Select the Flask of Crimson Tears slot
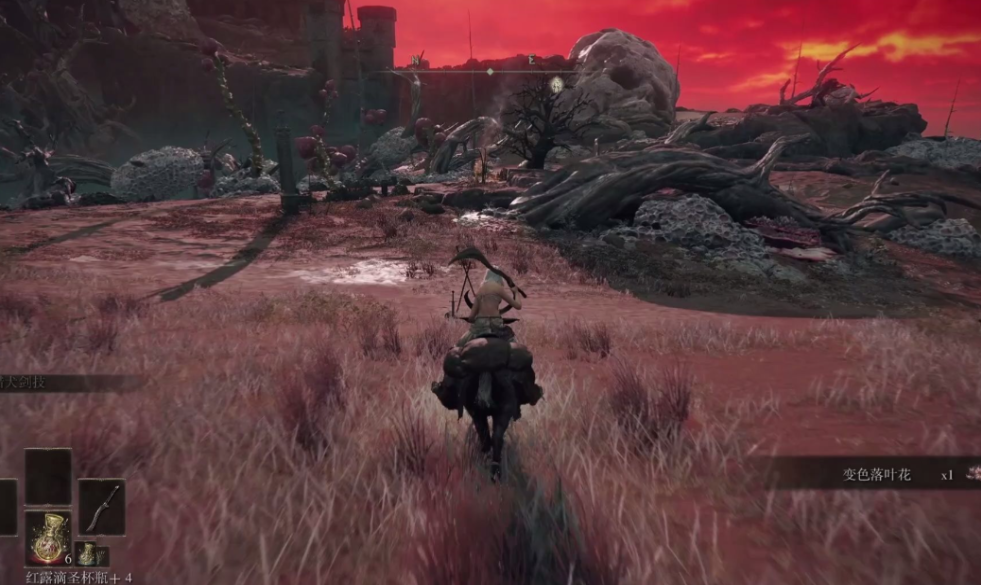Screen dimensions: 981x585 coord(47,538)
